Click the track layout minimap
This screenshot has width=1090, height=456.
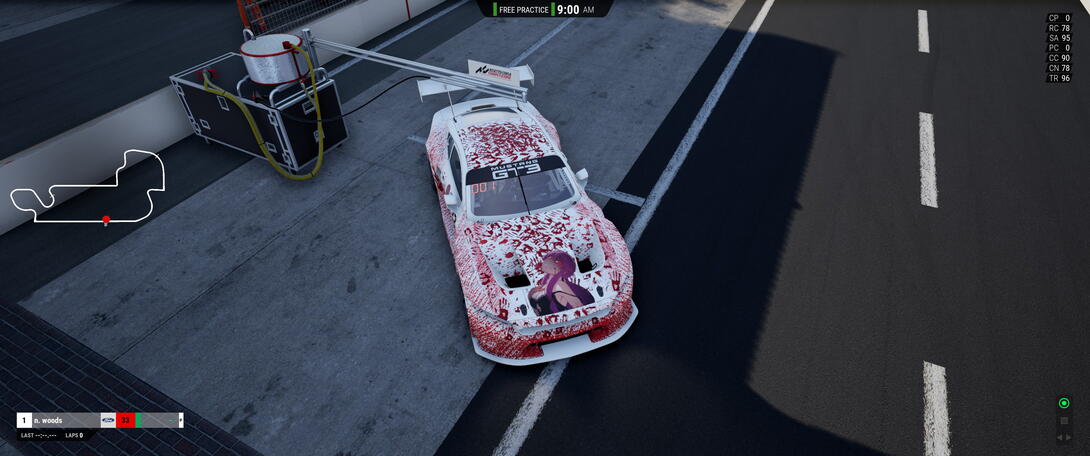pos(86,188)
